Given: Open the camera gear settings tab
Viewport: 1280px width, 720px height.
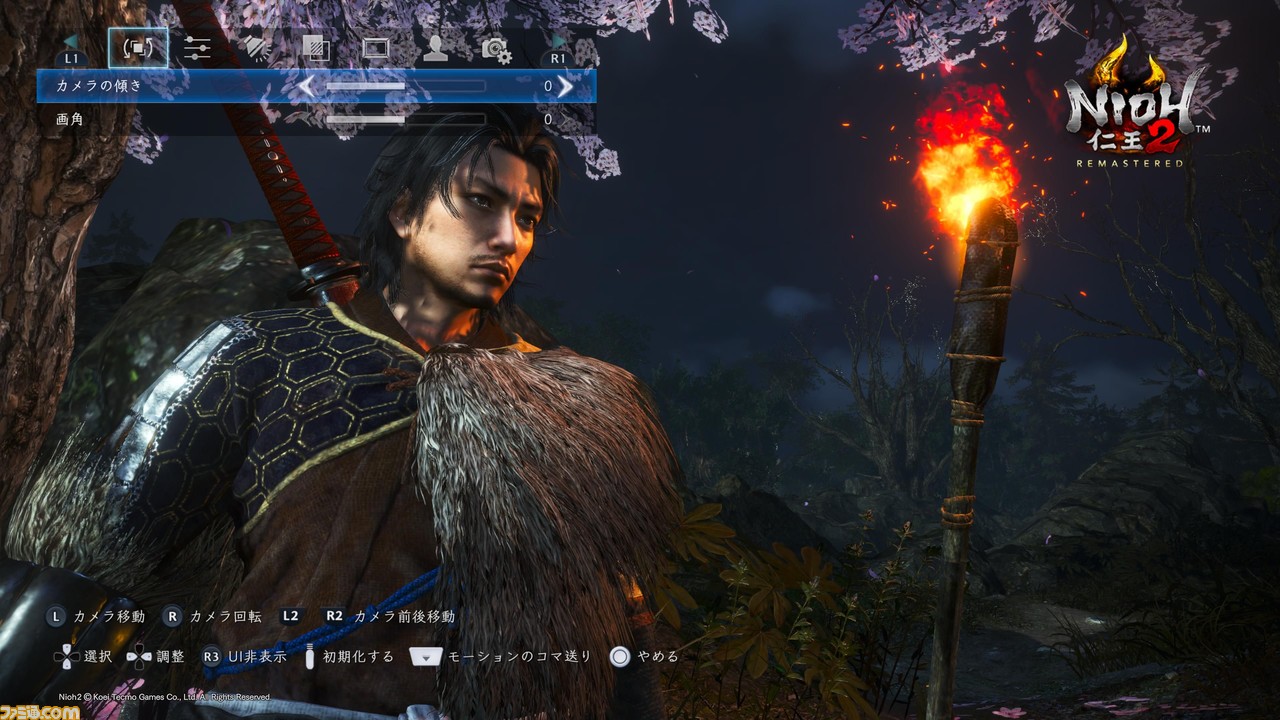Looking at the screenshot, I should [496, 49].
